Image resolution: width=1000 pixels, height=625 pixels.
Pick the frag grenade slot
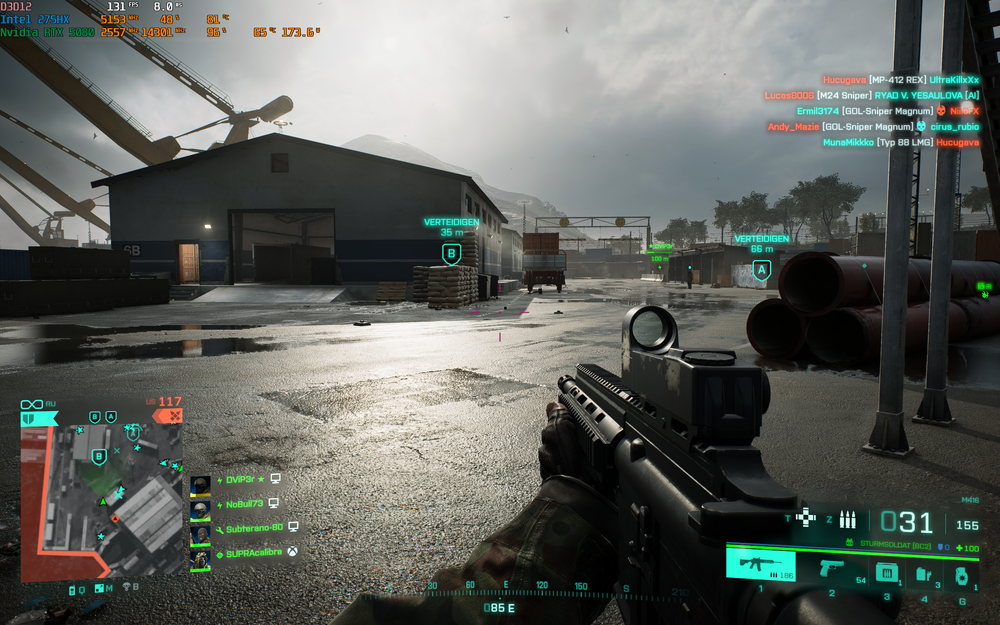coord(962,575)
